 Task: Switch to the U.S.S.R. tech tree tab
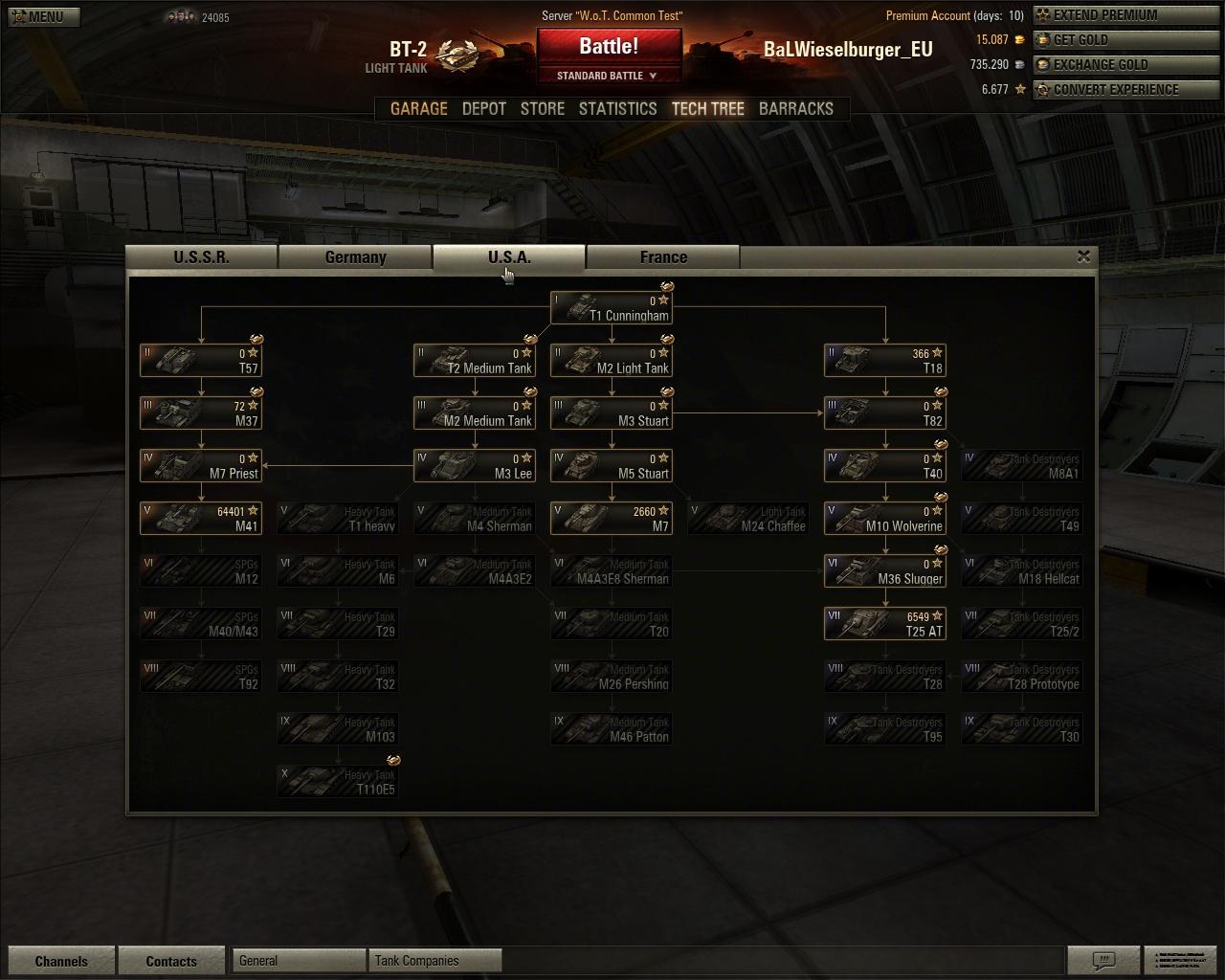(x=201, y=257)
